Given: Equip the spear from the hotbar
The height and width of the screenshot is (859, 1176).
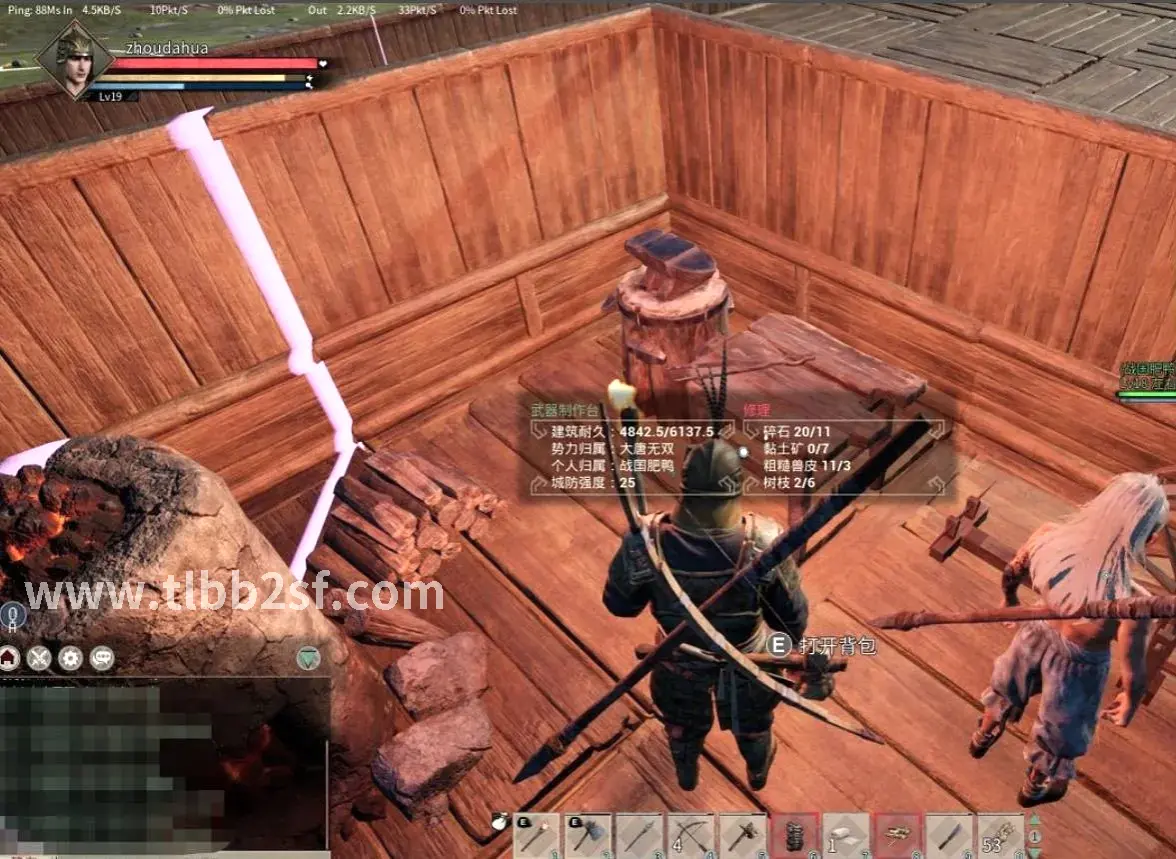Looking at the screenshot, I should click(x=640, y=836).
